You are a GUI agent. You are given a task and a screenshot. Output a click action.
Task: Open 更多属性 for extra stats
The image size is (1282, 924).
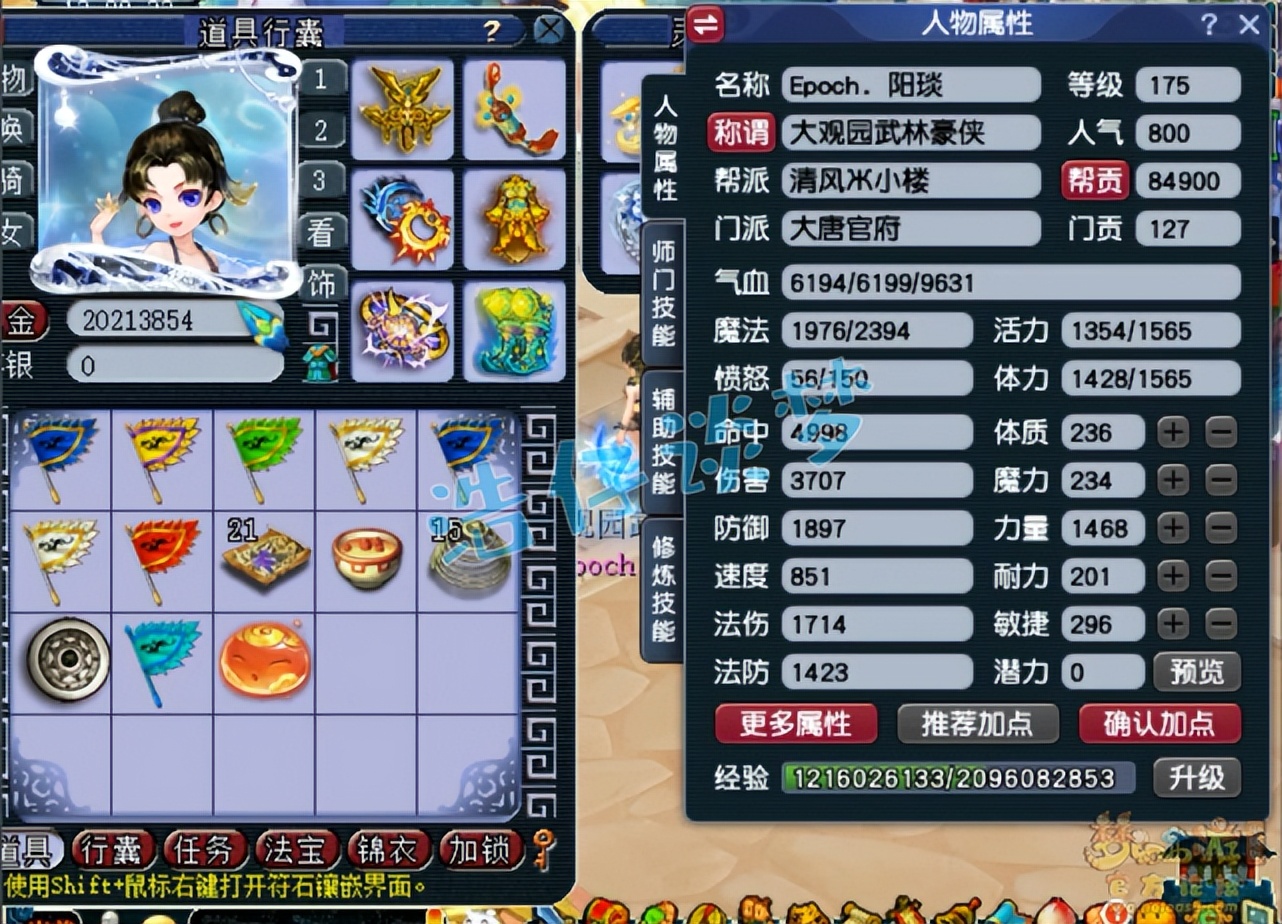point(794,725)
